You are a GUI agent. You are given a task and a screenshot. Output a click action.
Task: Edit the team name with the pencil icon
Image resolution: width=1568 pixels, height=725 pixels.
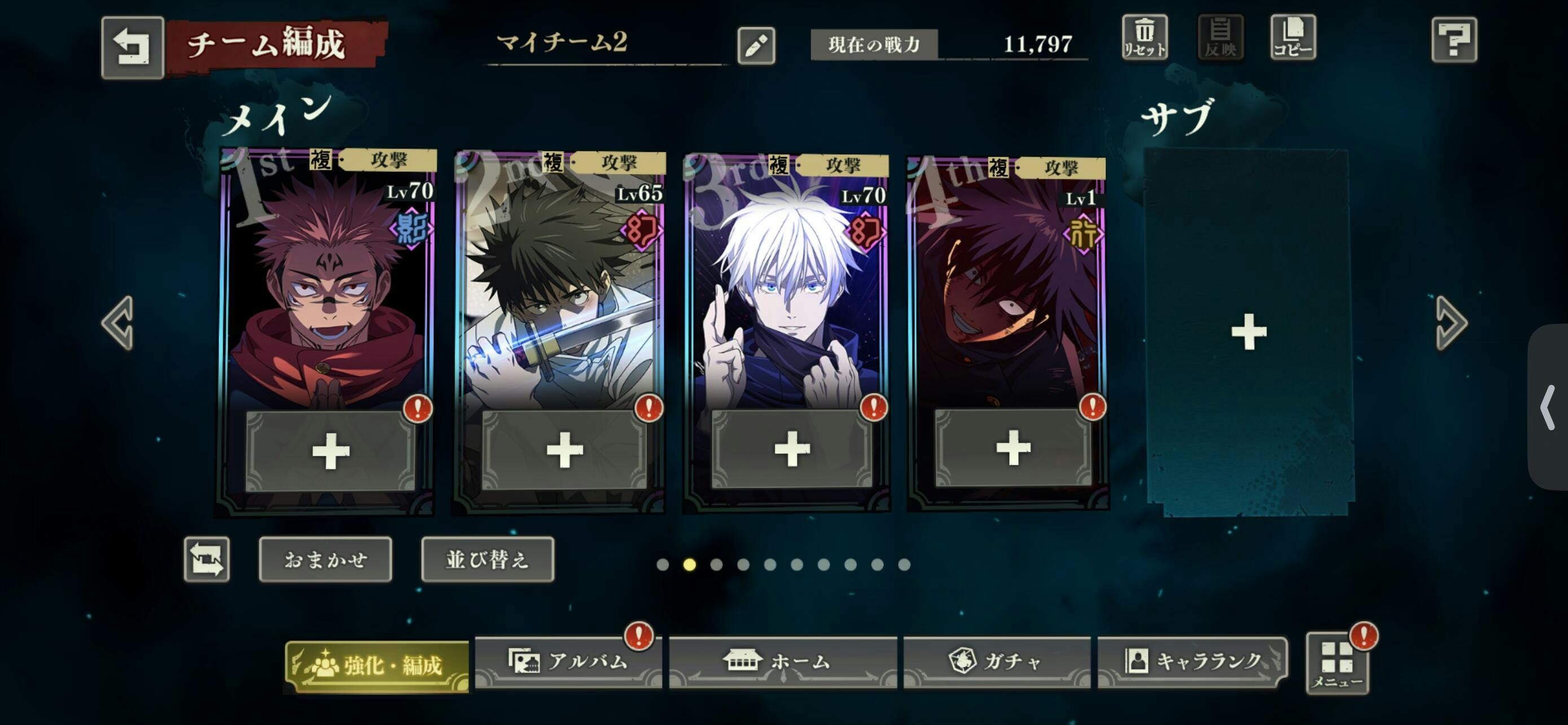755,46
